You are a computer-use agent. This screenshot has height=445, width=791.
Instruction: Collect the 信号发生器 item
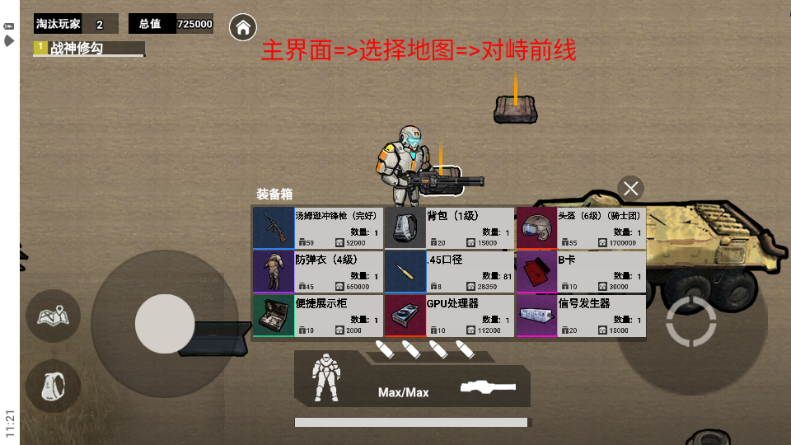(x=581, y=315)
